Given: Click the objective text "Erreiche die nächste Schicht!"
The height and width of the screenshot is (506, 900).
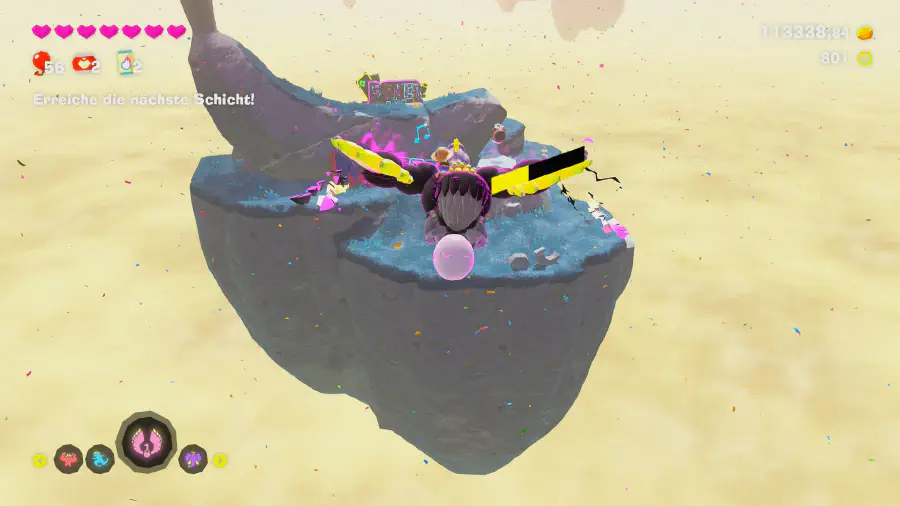Looking at the screenshot, I should (x=144, y=100).
